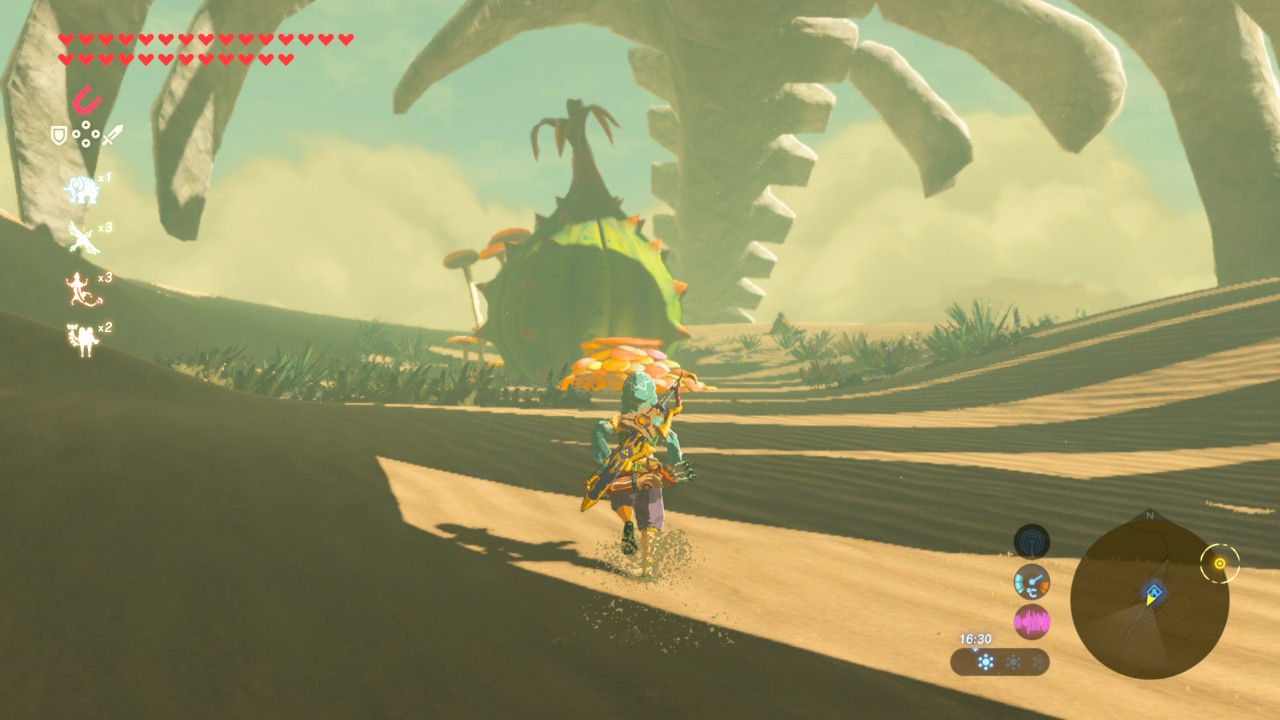This screenshot has width=1280, height=720.
Task: Click the yellow quest objective marker
Action: click(x=1219, y=564)
